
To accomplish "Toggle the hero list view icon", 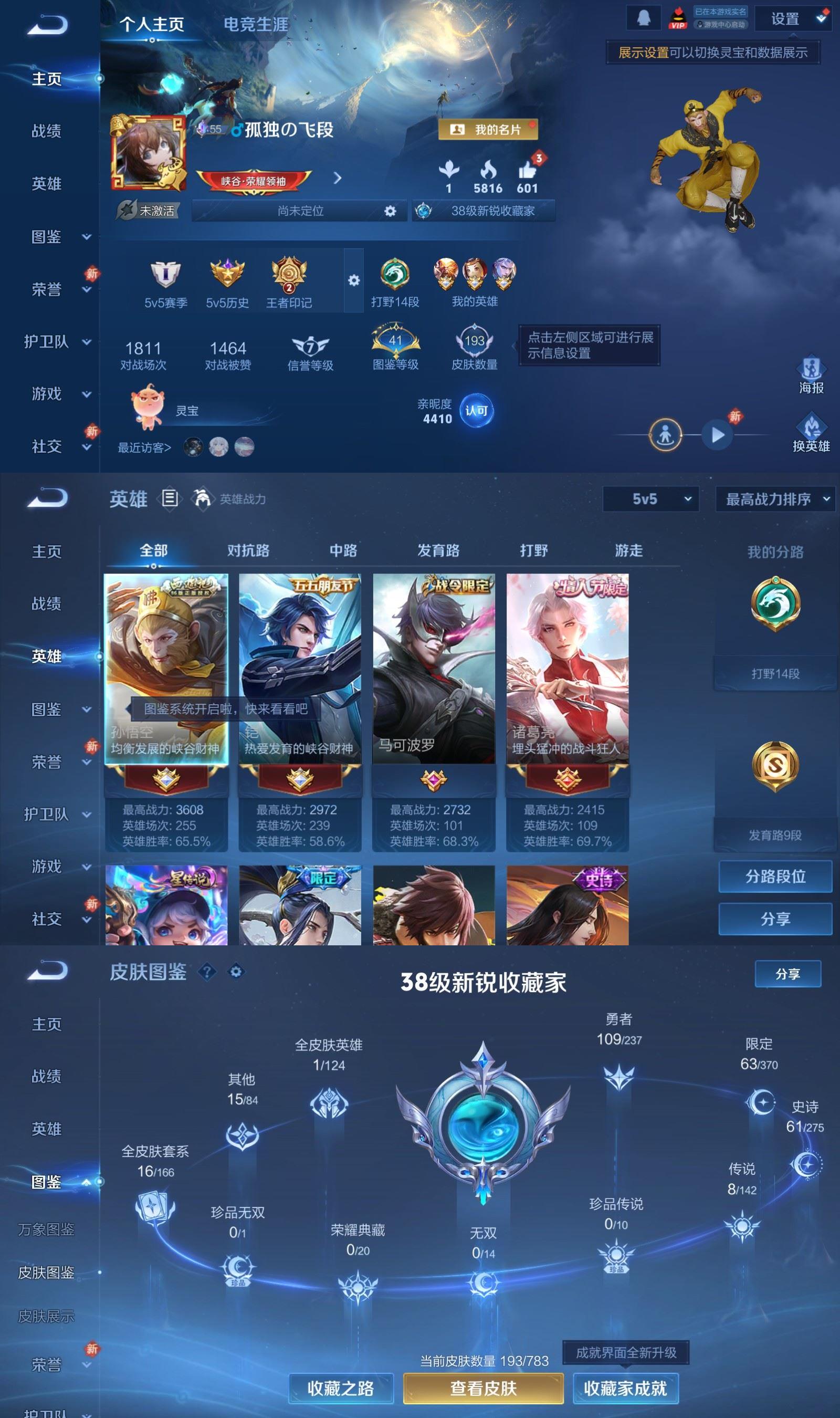I will [x=169, y=499].
